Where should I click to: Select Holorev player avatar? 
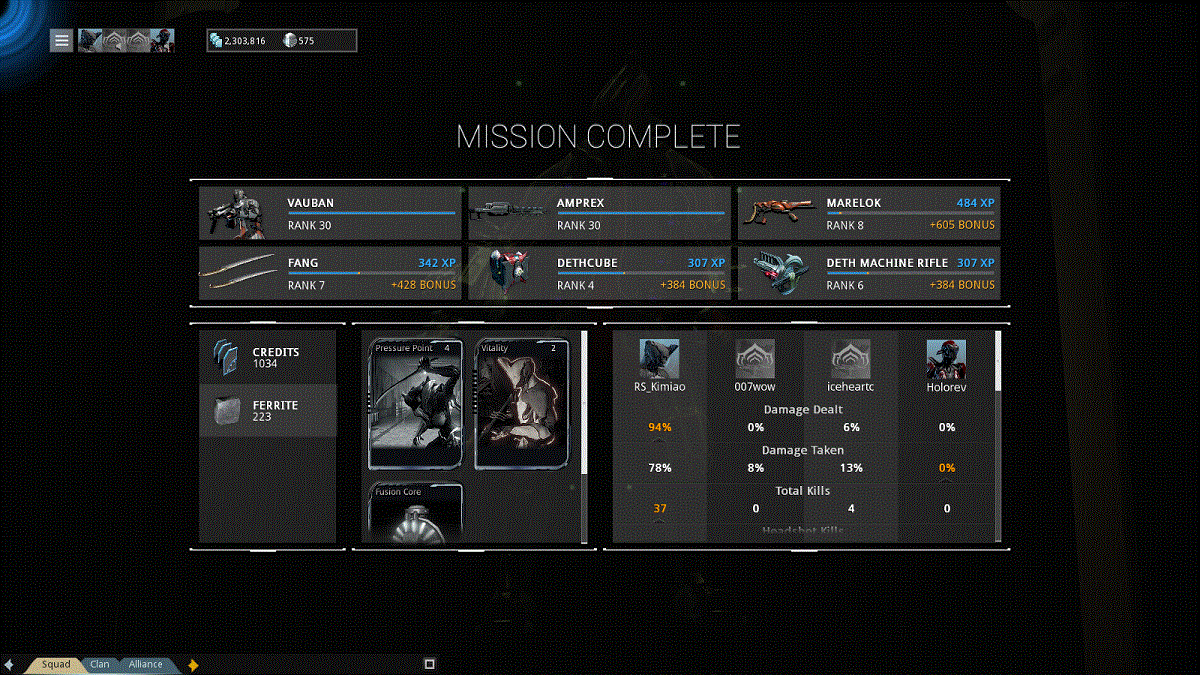pos(946,359)
